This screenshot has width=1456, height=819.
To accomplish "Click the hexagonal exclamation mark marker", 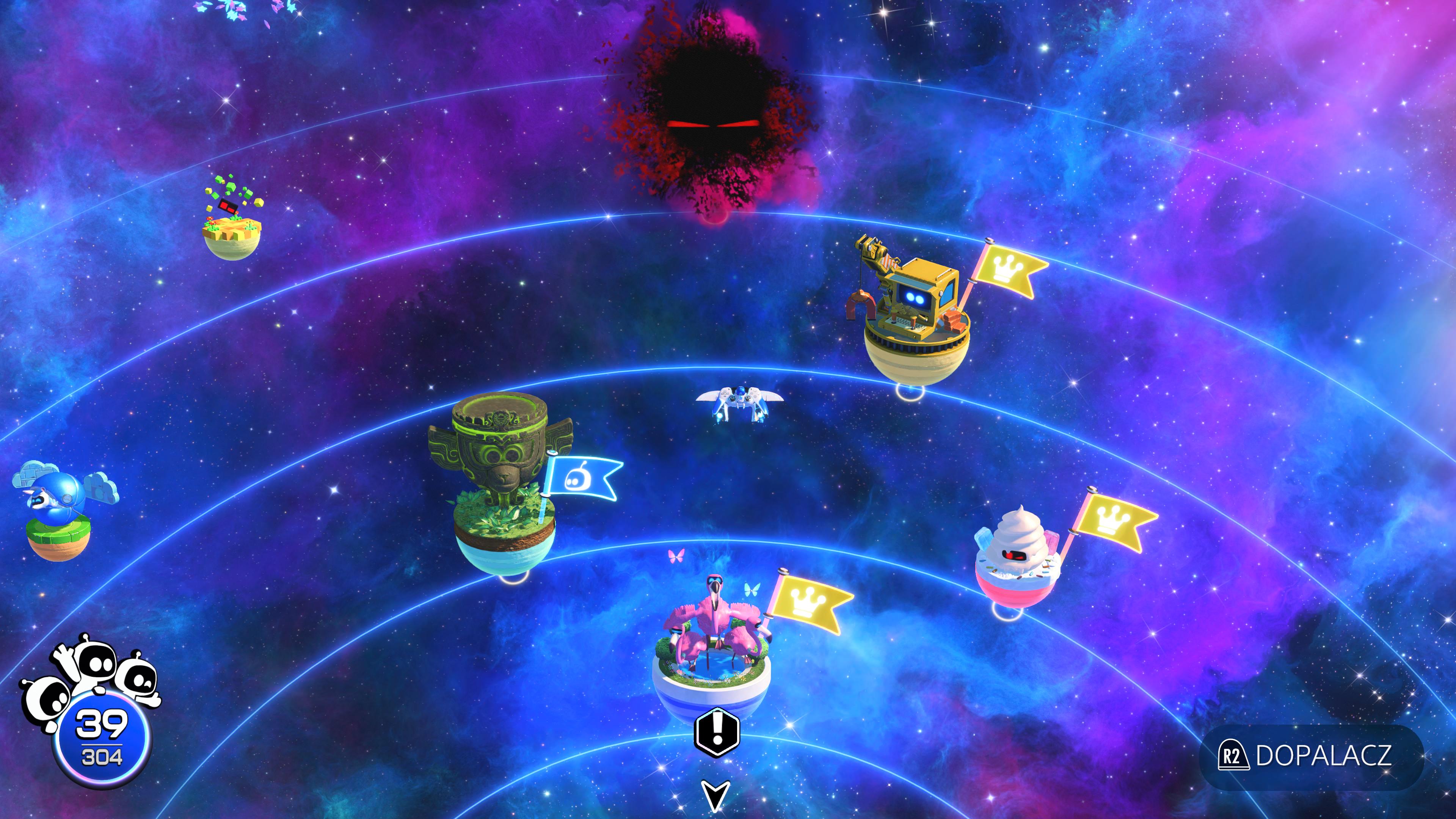I will [x=717, y=731].
